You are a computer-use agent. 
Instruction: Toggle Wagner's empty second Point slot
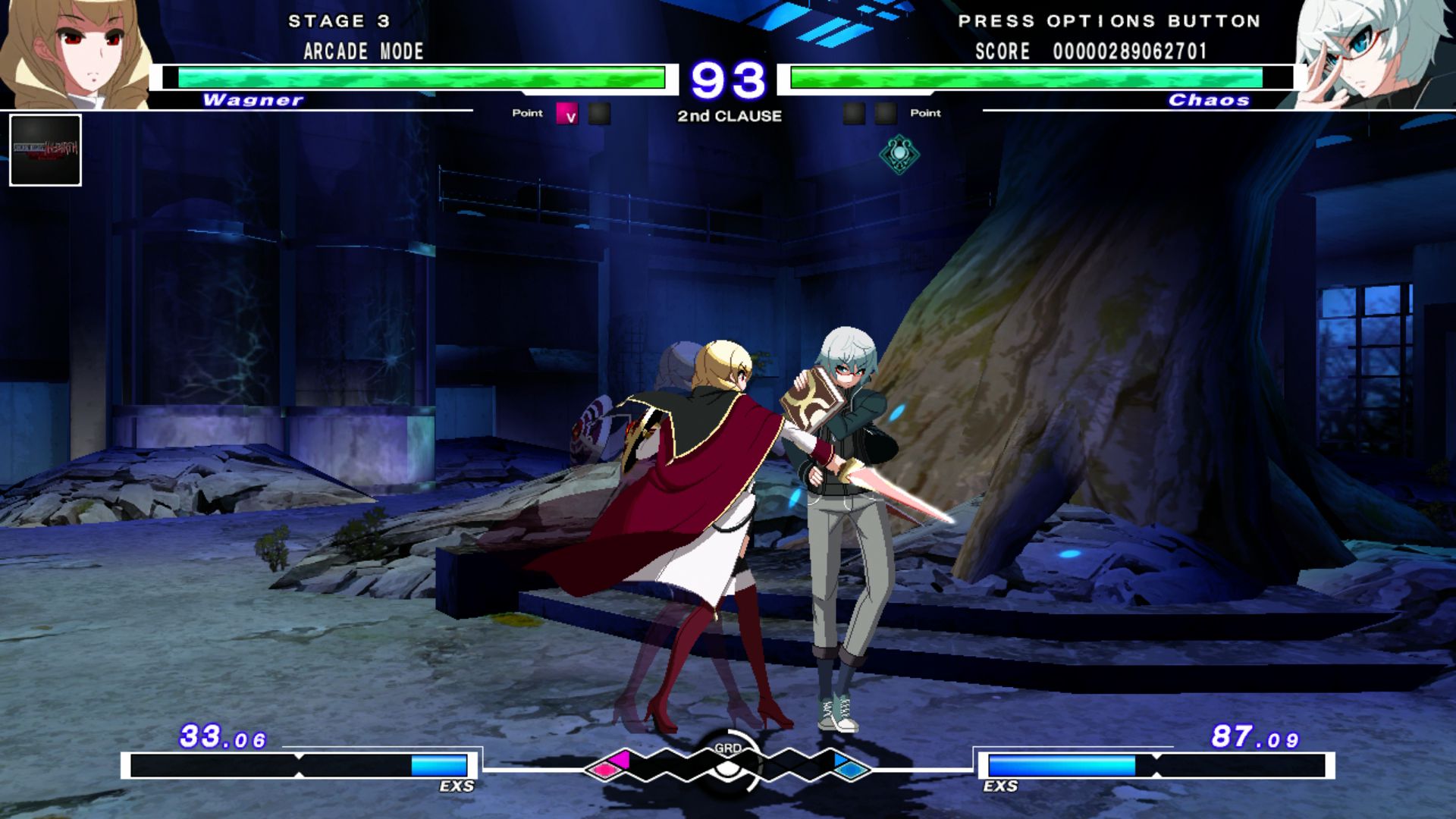[600, 114]
